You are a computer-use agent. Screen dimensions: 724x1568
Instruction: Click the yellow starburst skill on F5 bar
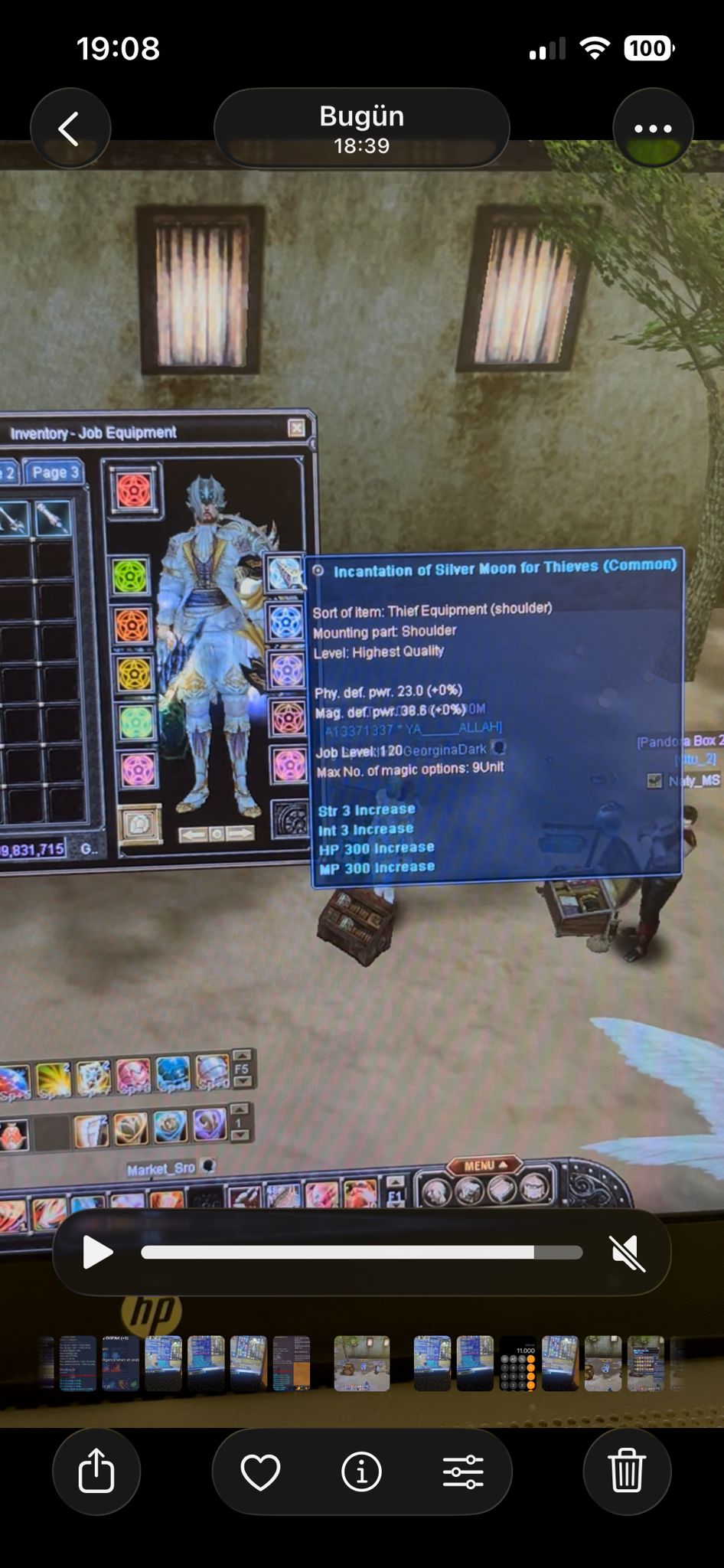point(53,1080)
